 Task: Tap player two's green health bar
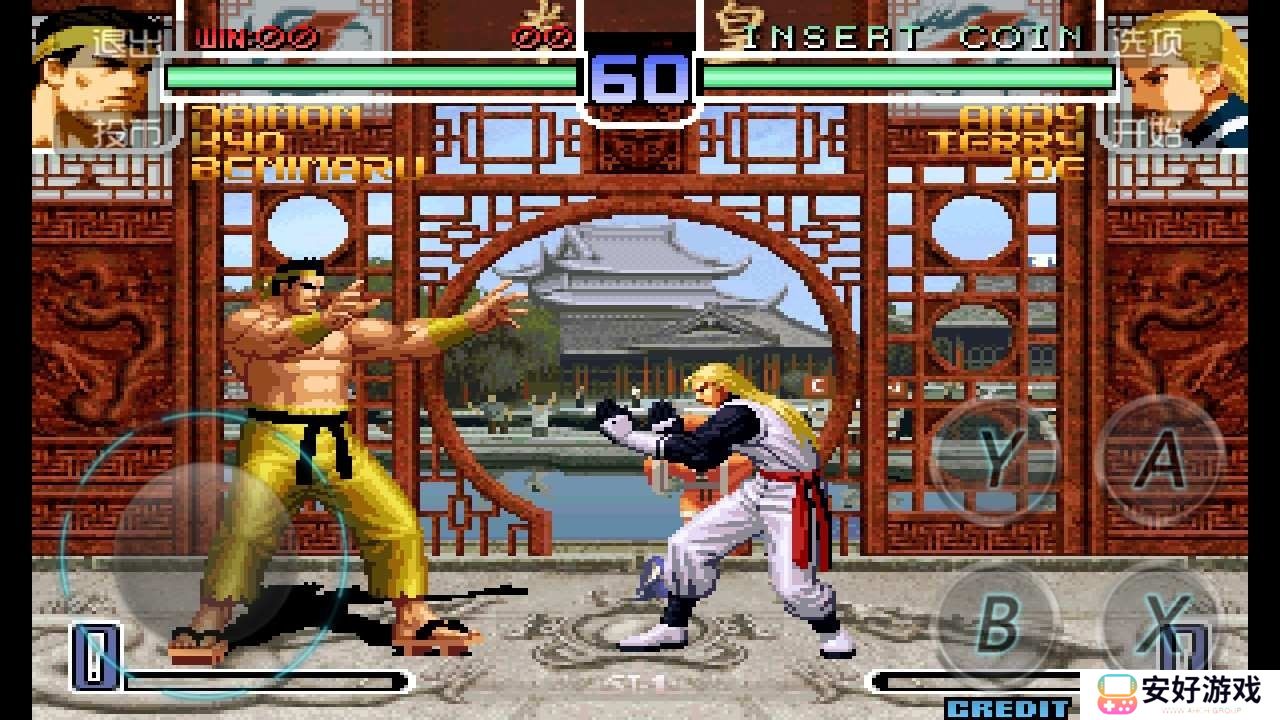click(x=910, y=75)
